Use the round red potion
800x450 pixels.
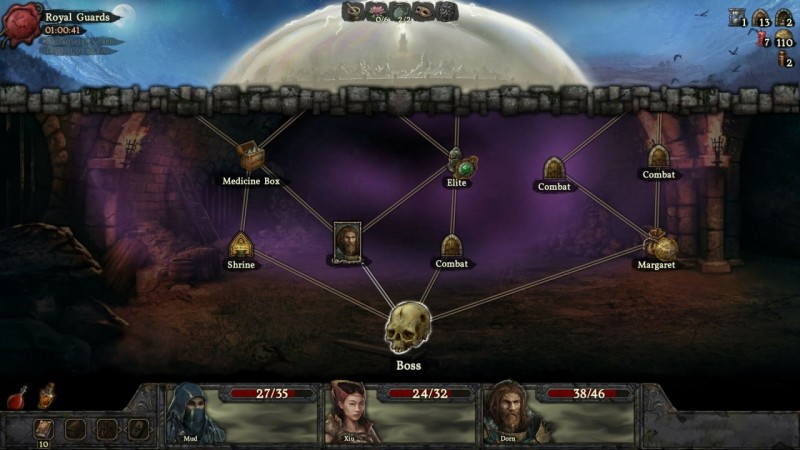[17, 398]
